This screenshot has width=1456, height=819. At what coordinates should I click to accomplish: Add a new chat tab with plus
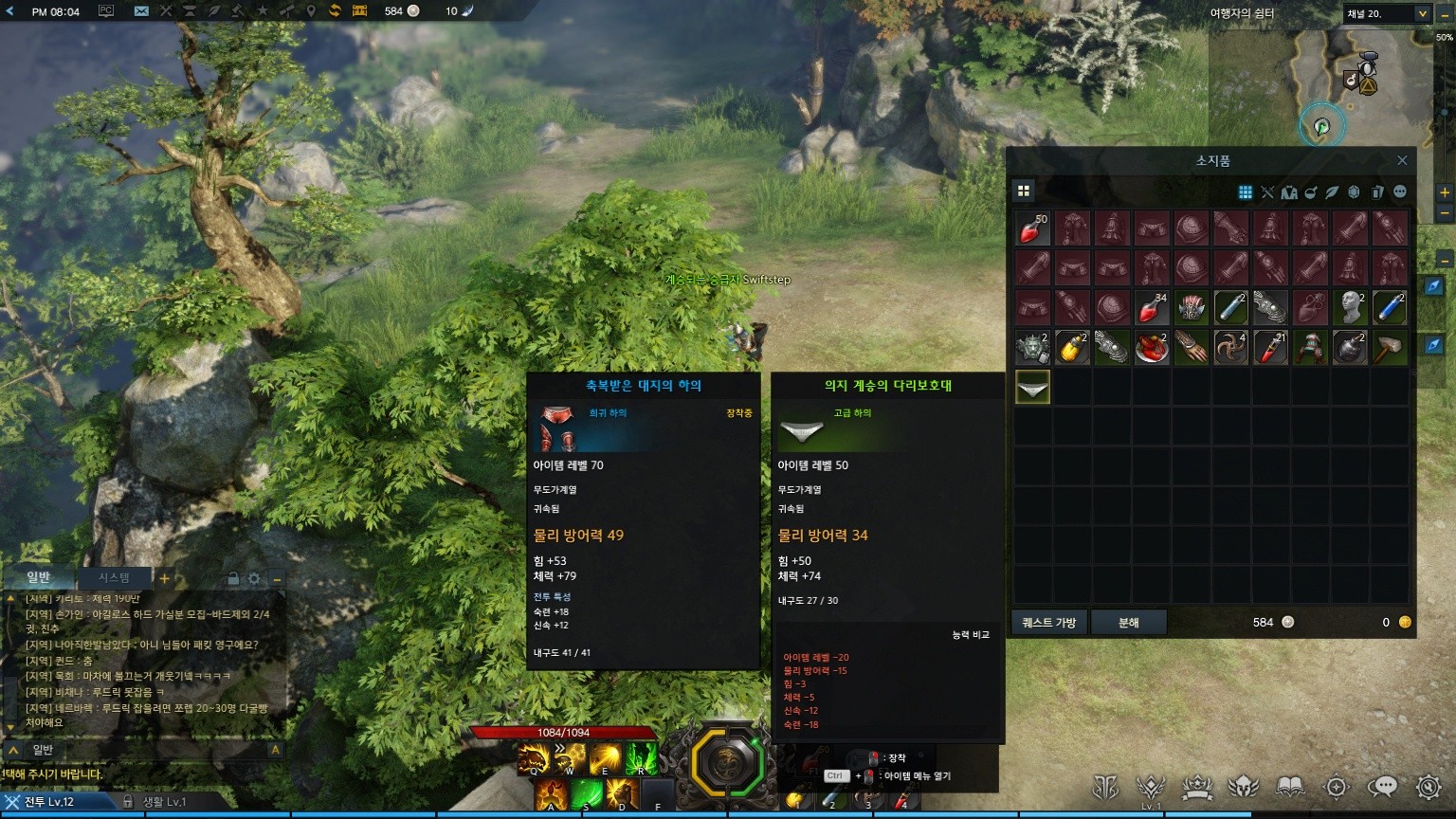click(164, 578)
